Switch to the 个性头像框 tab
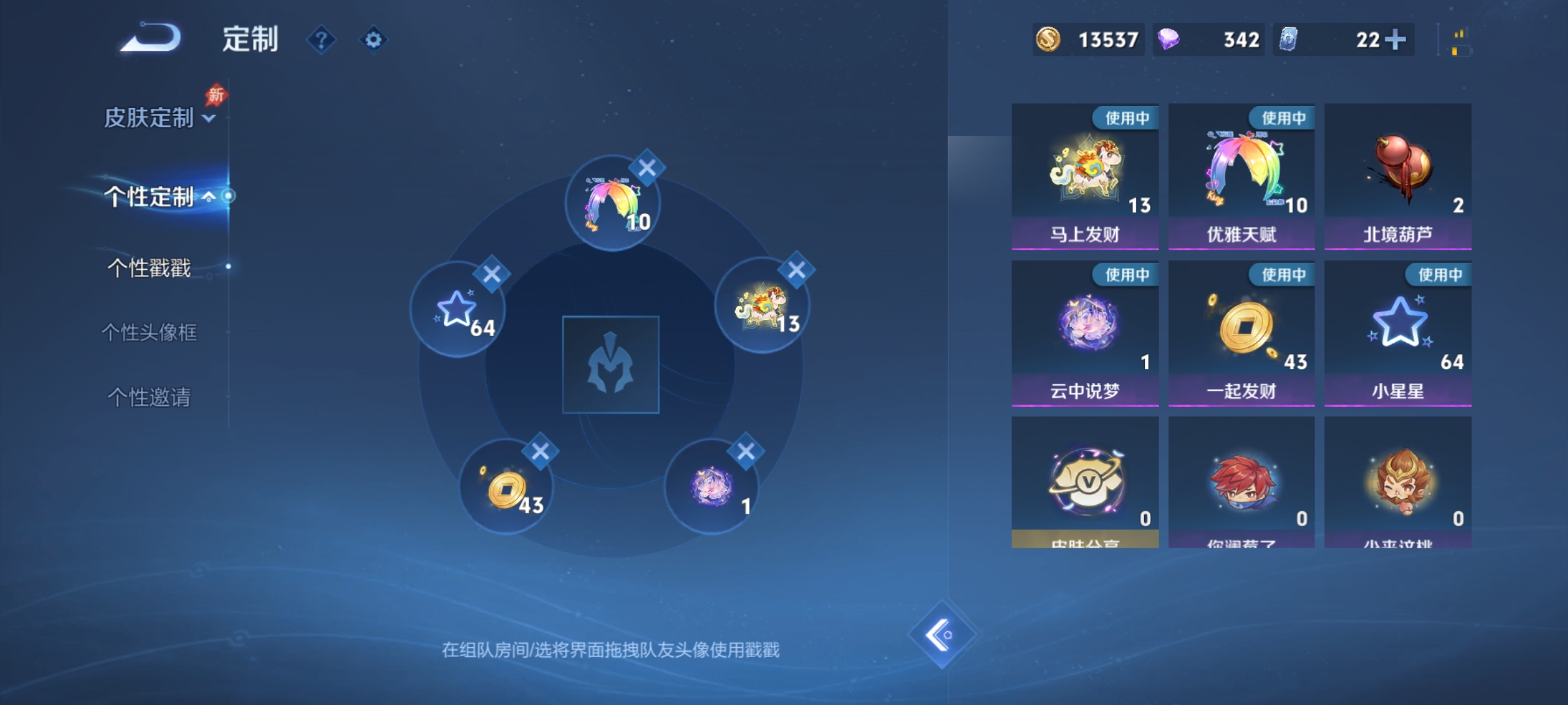This screenshot has width=1568, height=705. pos(151,334)
